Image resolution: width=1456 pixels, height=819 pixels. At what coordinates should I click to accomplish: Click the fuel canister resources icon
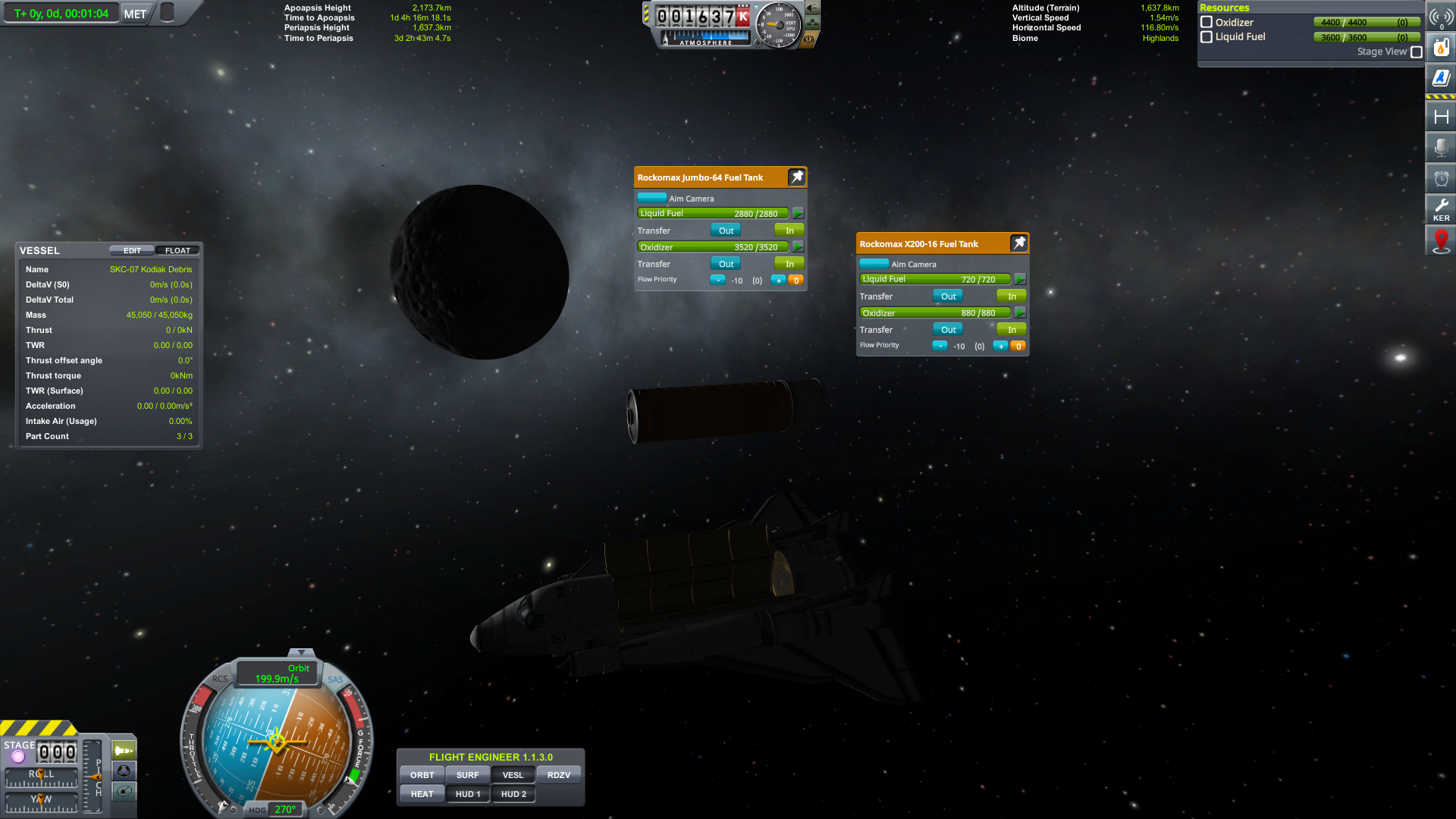point(1440,46)
